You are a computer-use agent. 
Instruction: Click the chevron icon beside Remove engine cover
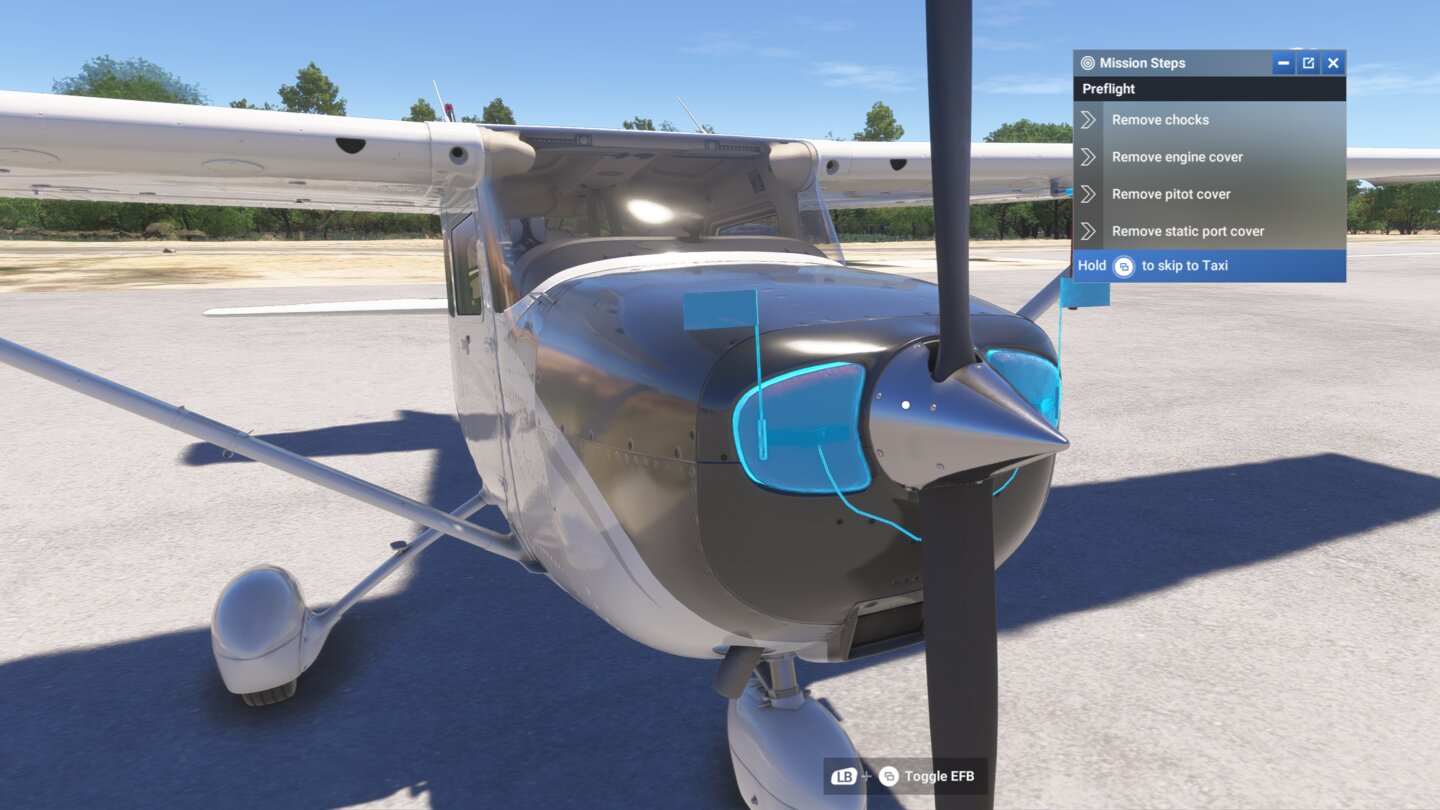coord(1090,157)
